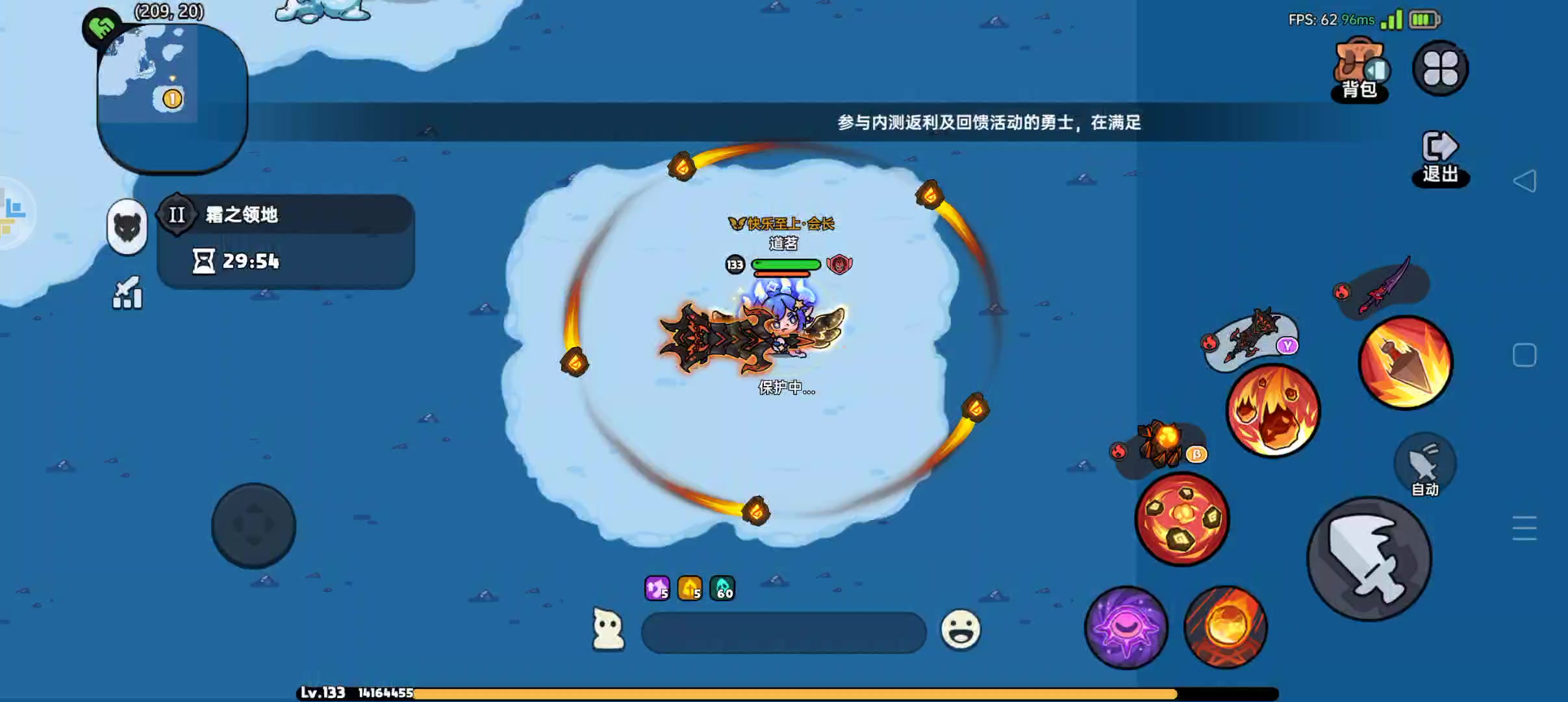Click the sword power ranking icon below territory panel

point(127,294)
